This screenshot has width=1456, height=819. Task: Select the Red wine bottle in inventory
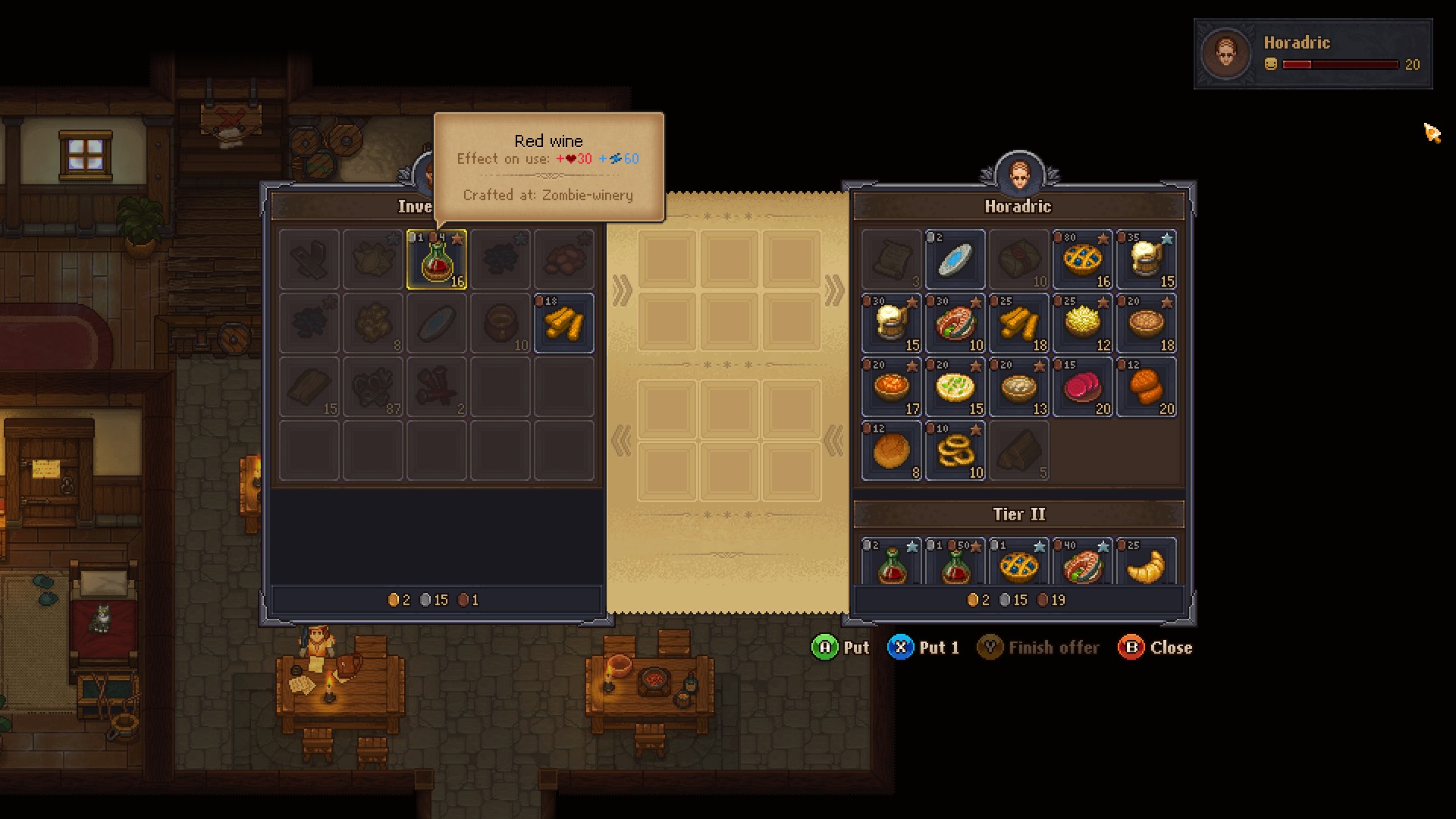[x=437, y=260]
